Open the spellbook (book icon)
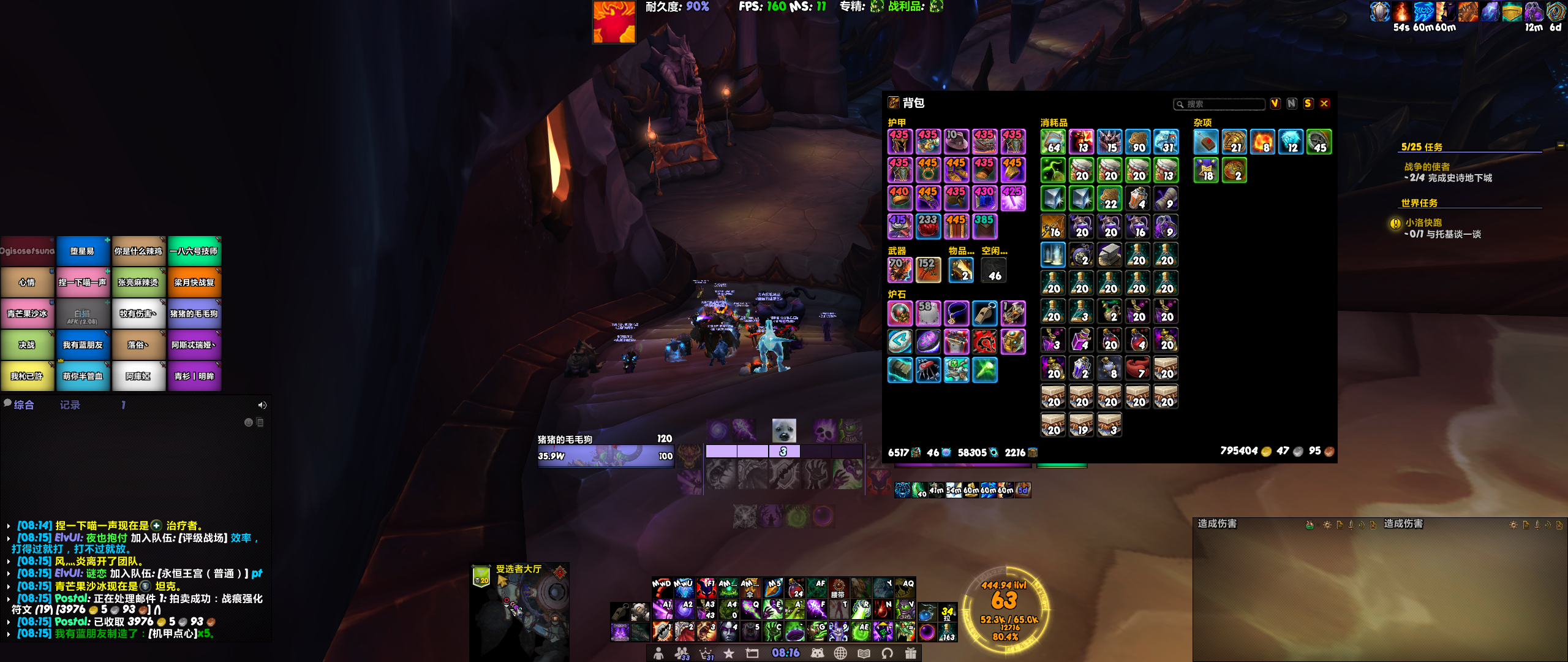Viewport: 1568px width, 662px height. point(865,653)
